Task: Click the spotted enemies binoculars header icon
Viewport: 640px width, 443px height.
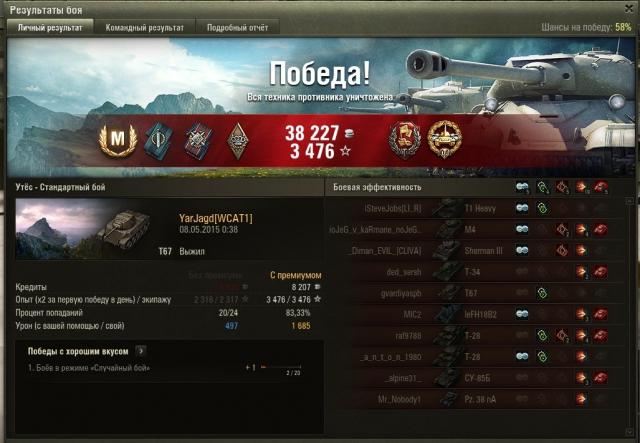Action: tap(522, 187)
